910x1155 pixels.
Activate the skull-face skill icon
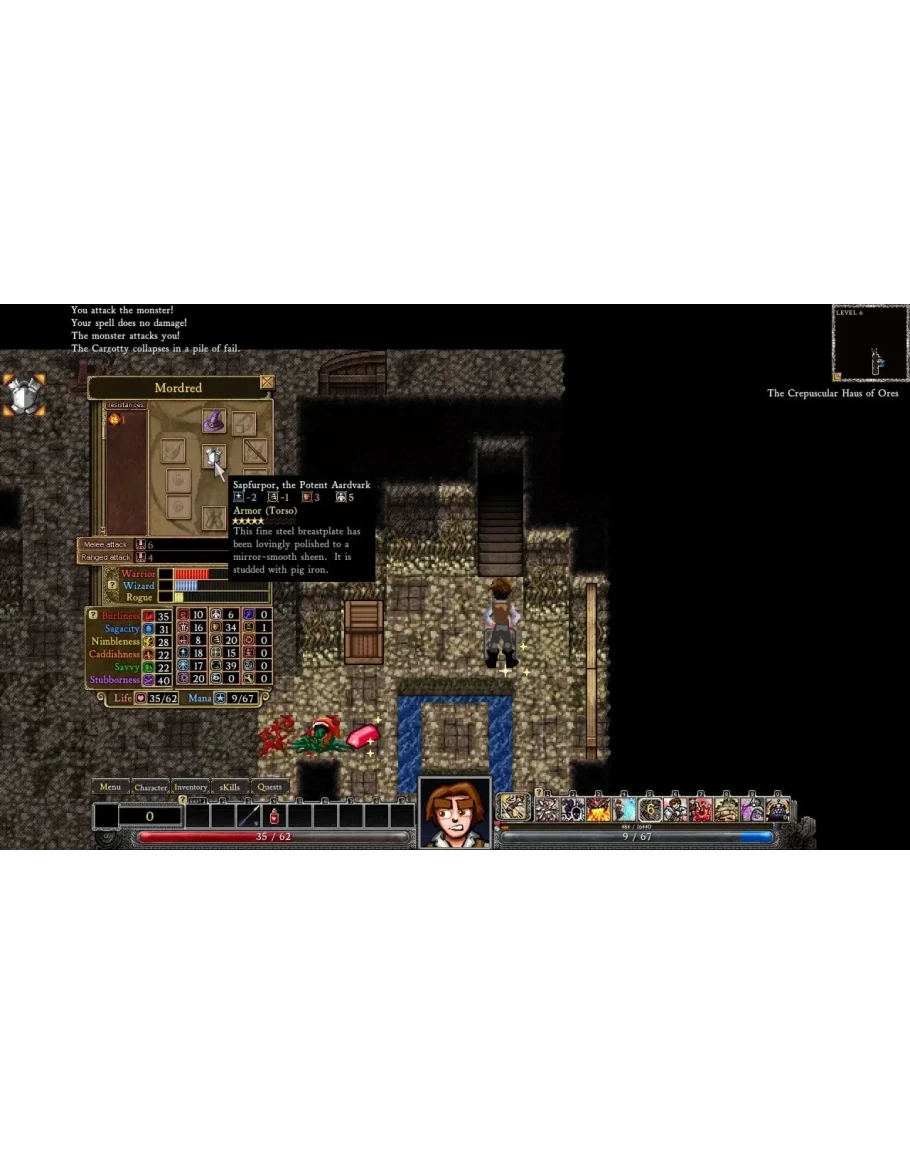pyautogui.click(x=573, y=808)
